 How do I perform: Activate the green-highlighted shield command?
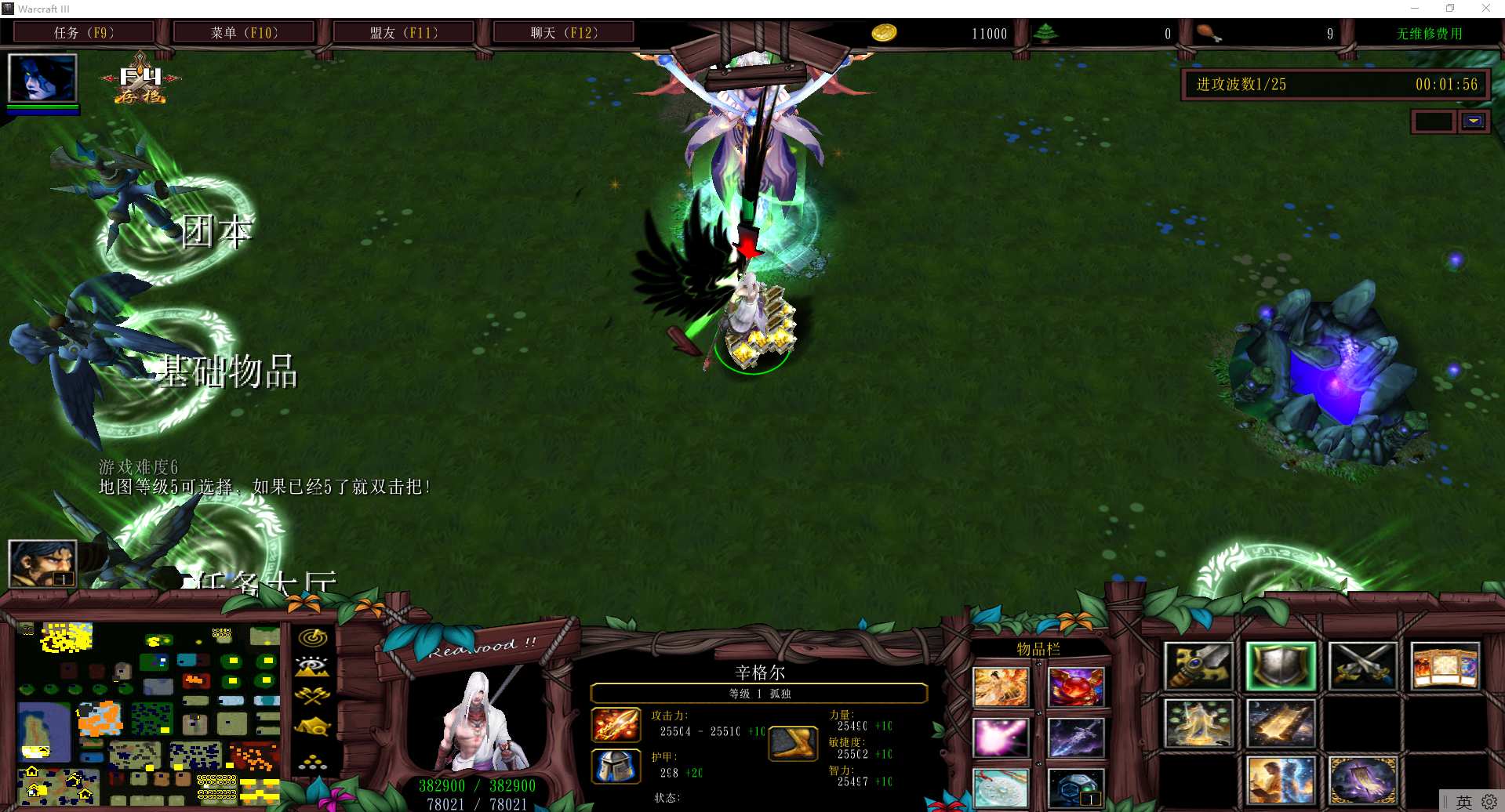1281,666
